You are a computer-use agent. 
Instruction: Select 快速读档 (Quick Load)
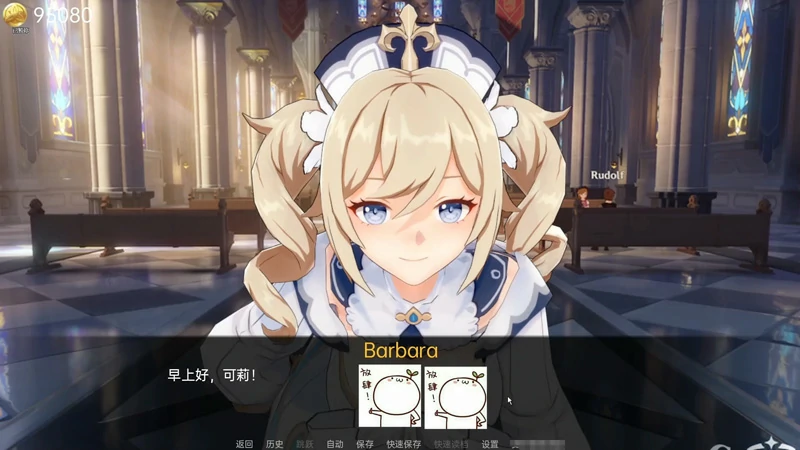tap(451, 444)
